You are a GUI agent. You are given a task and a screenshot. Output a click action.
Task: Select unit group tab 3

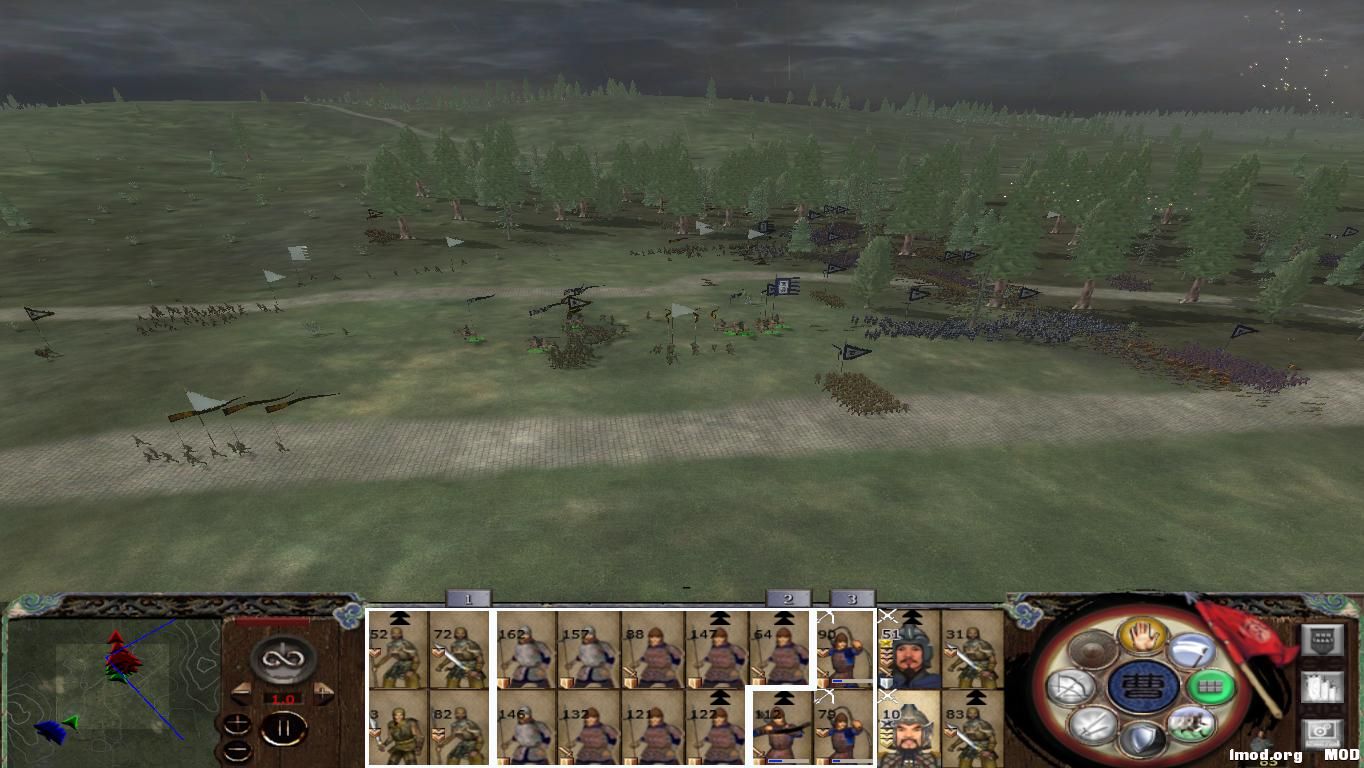(x=851, y=598)
